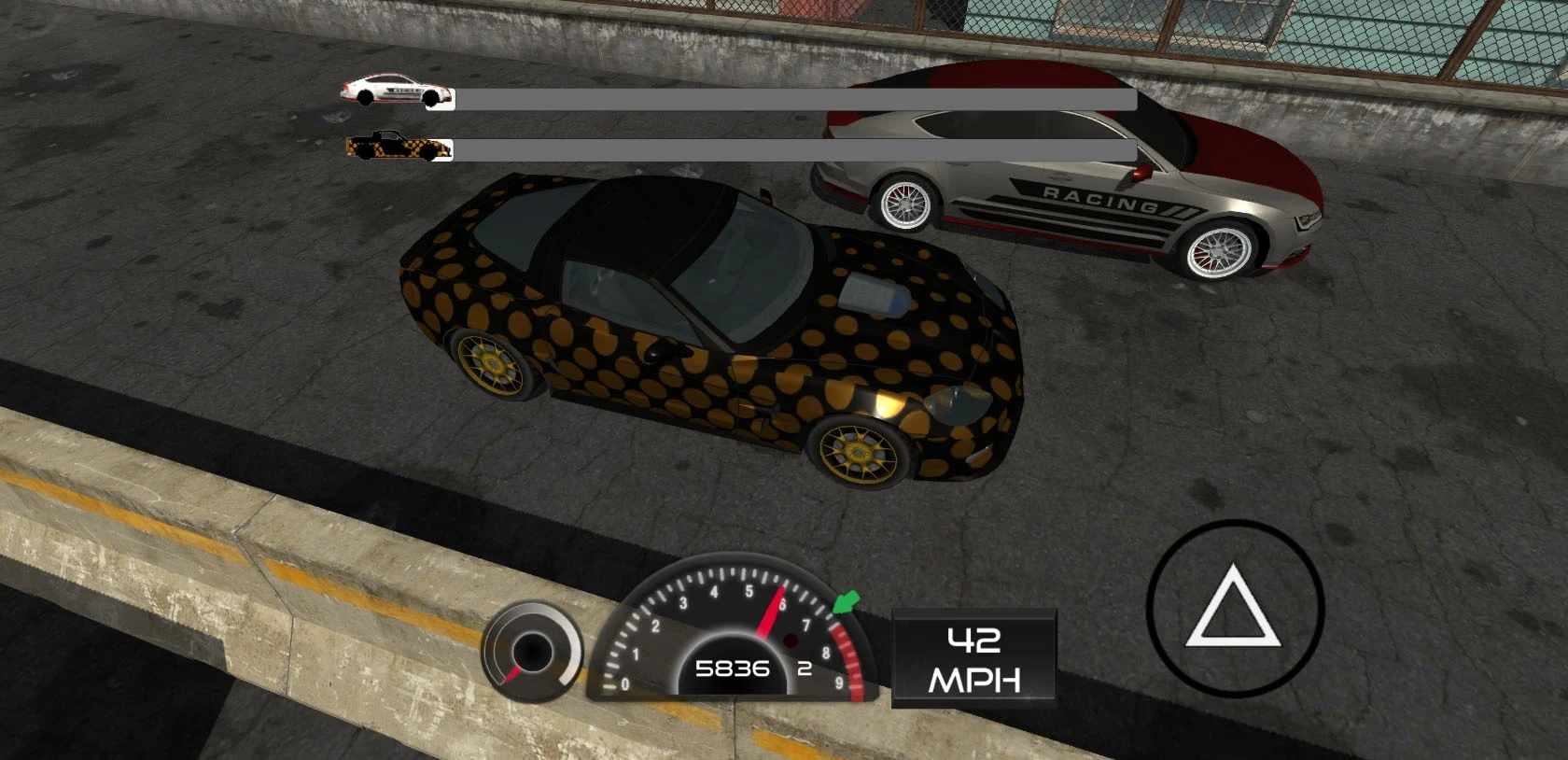Click the white police car progress icon
This screenshot has width=1568, height=760.
[396, 91]
